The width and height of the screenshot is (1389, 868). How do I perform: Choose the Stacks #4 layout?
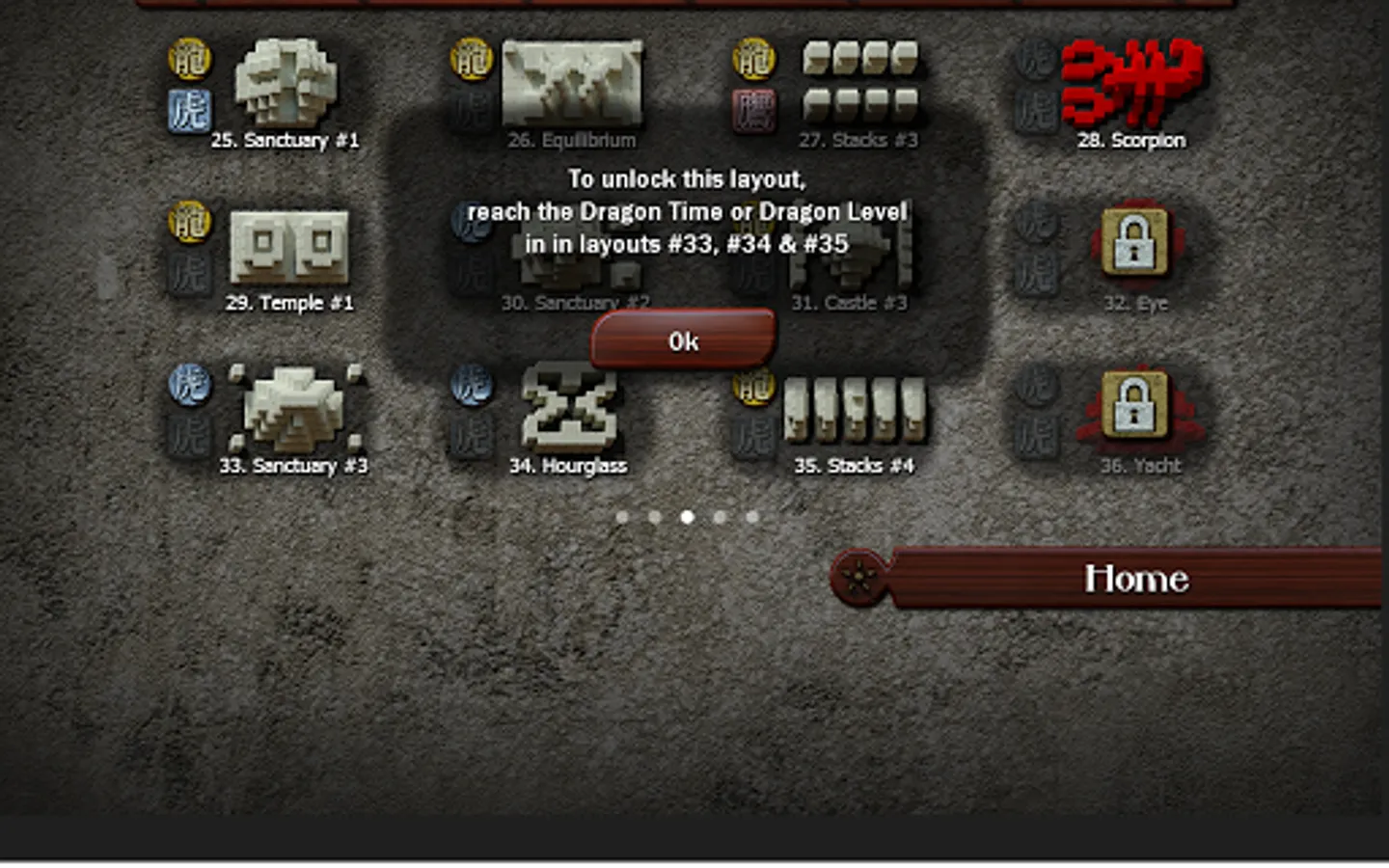(x=854, y=412)
